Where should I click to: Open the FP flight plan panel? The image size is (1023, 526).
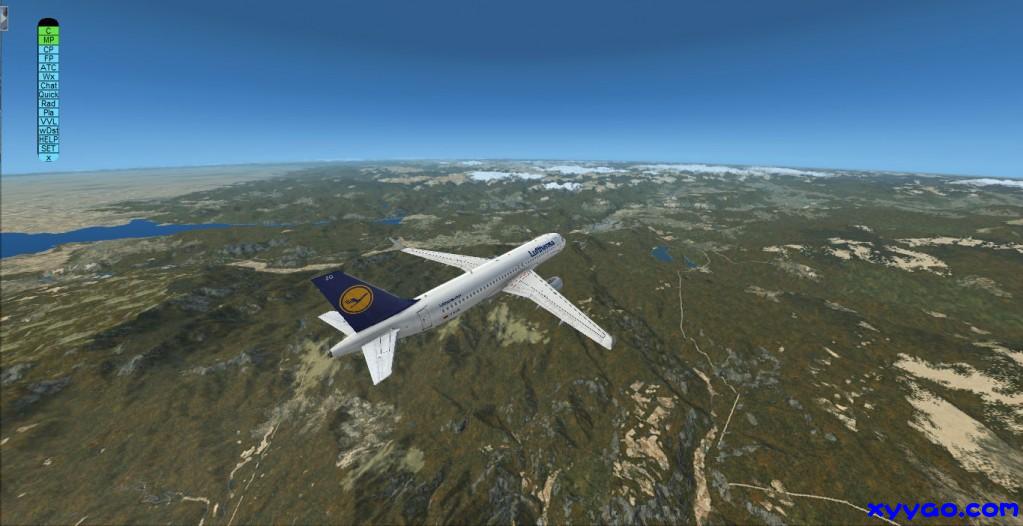[x=48, y=58]
